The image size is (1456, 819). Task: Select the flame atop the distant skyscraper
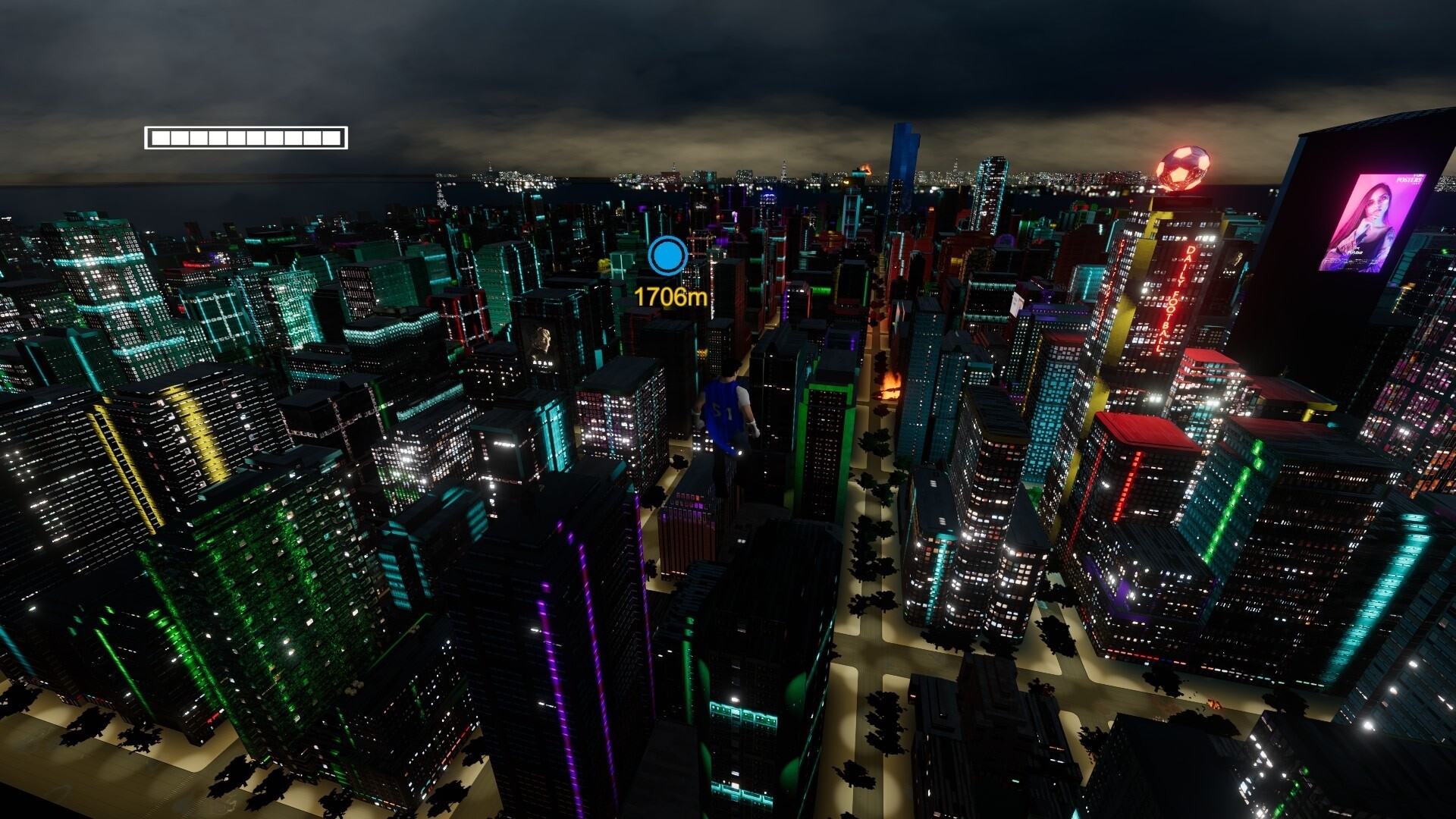[864, 168]
